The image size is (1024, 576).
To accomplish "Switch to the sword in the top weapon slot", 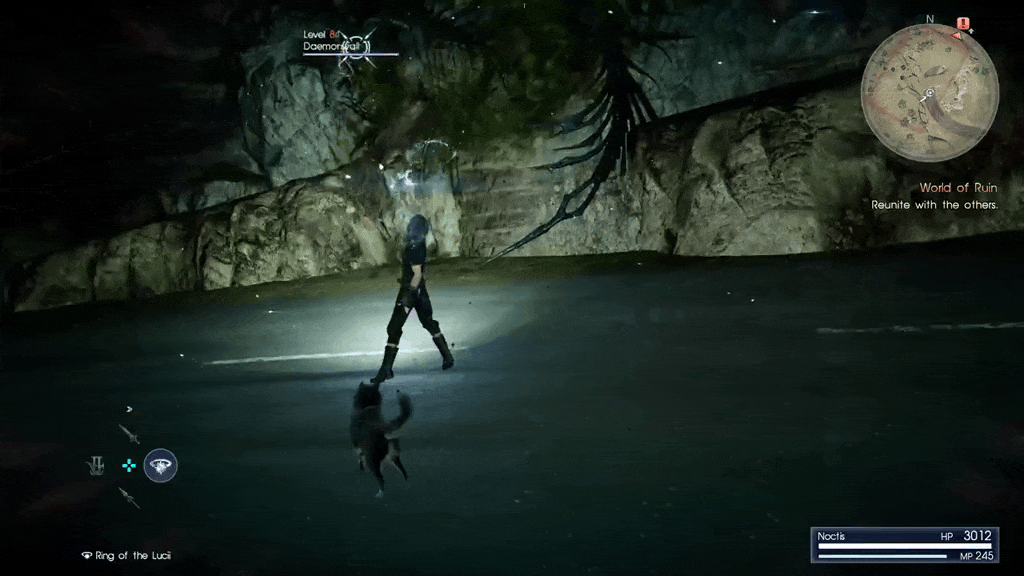I will (x=129, y=433).
